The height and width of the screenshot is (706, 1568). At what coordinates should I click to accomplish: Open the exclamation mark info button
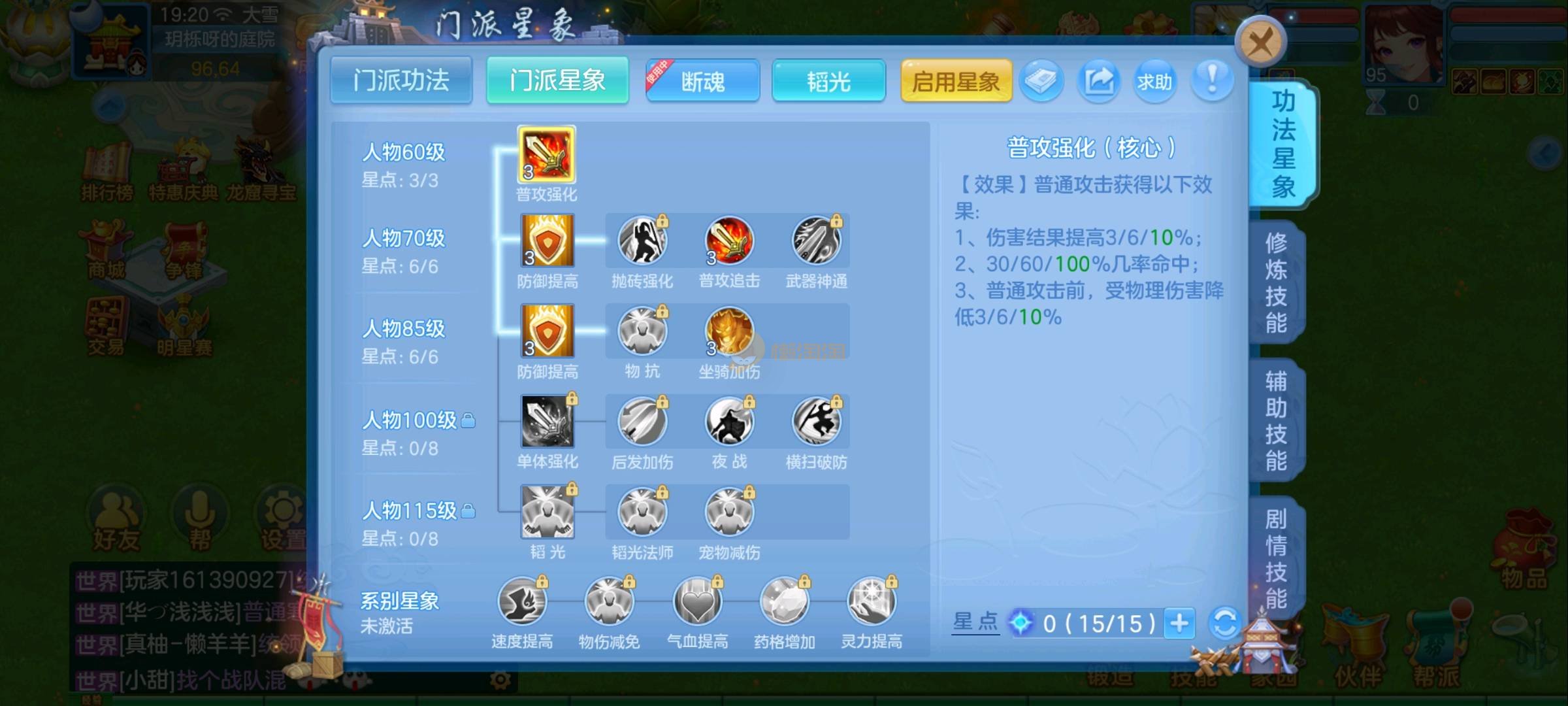pyautogui.click(x=1212, y=81)
